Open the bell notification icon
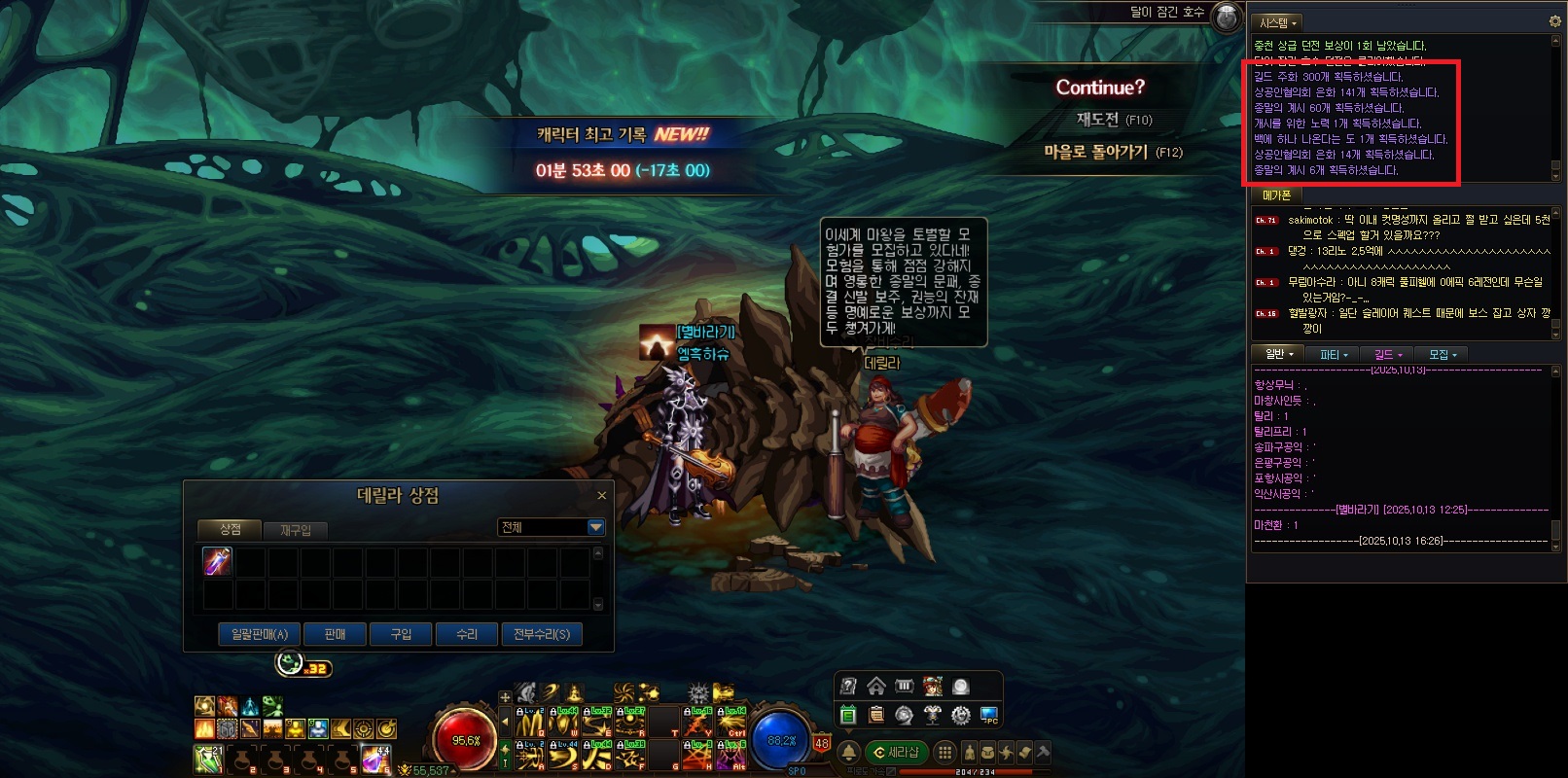 848,752
